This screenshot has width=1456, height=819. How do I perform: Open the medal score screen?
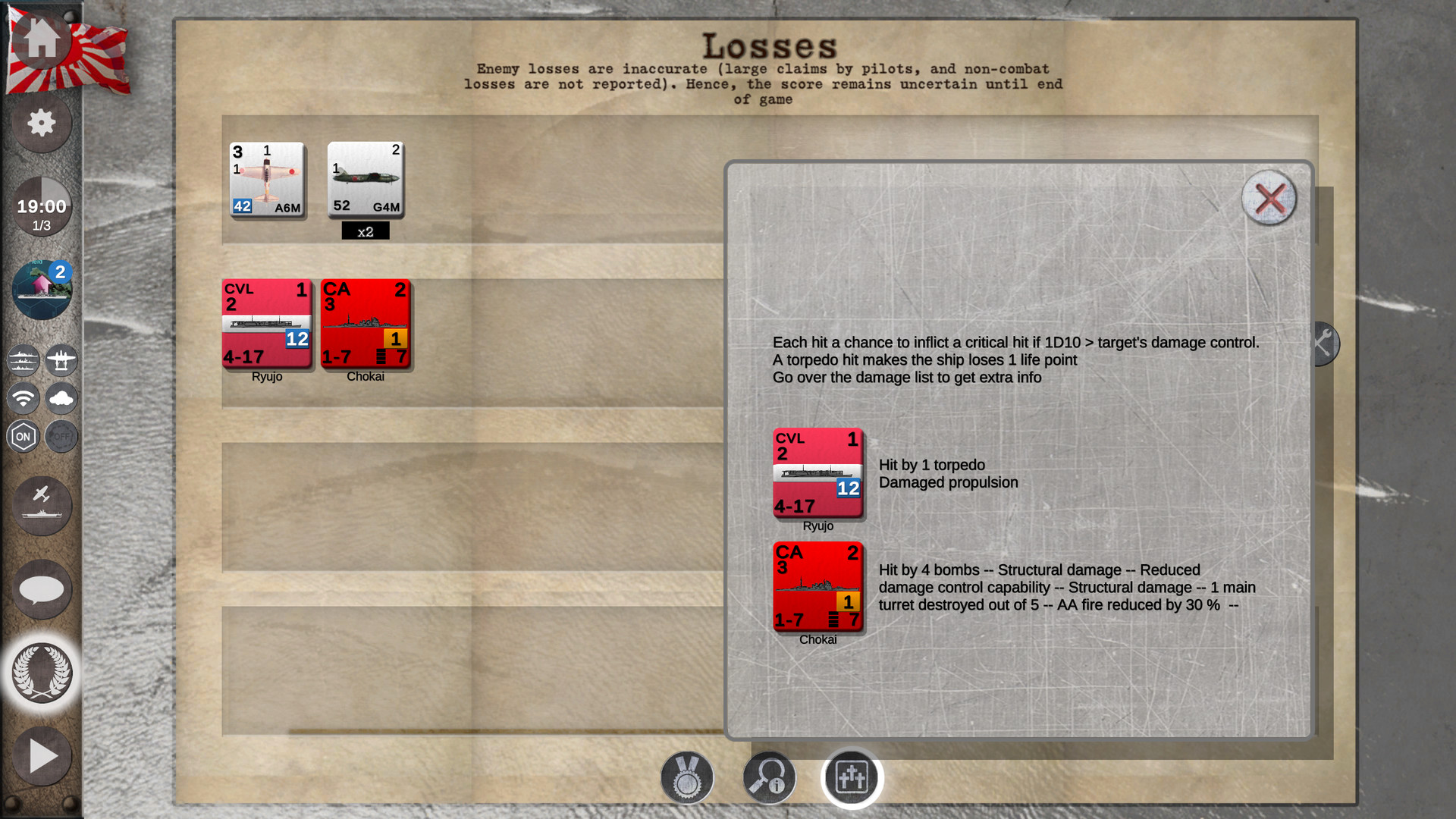tap(687, 777)
